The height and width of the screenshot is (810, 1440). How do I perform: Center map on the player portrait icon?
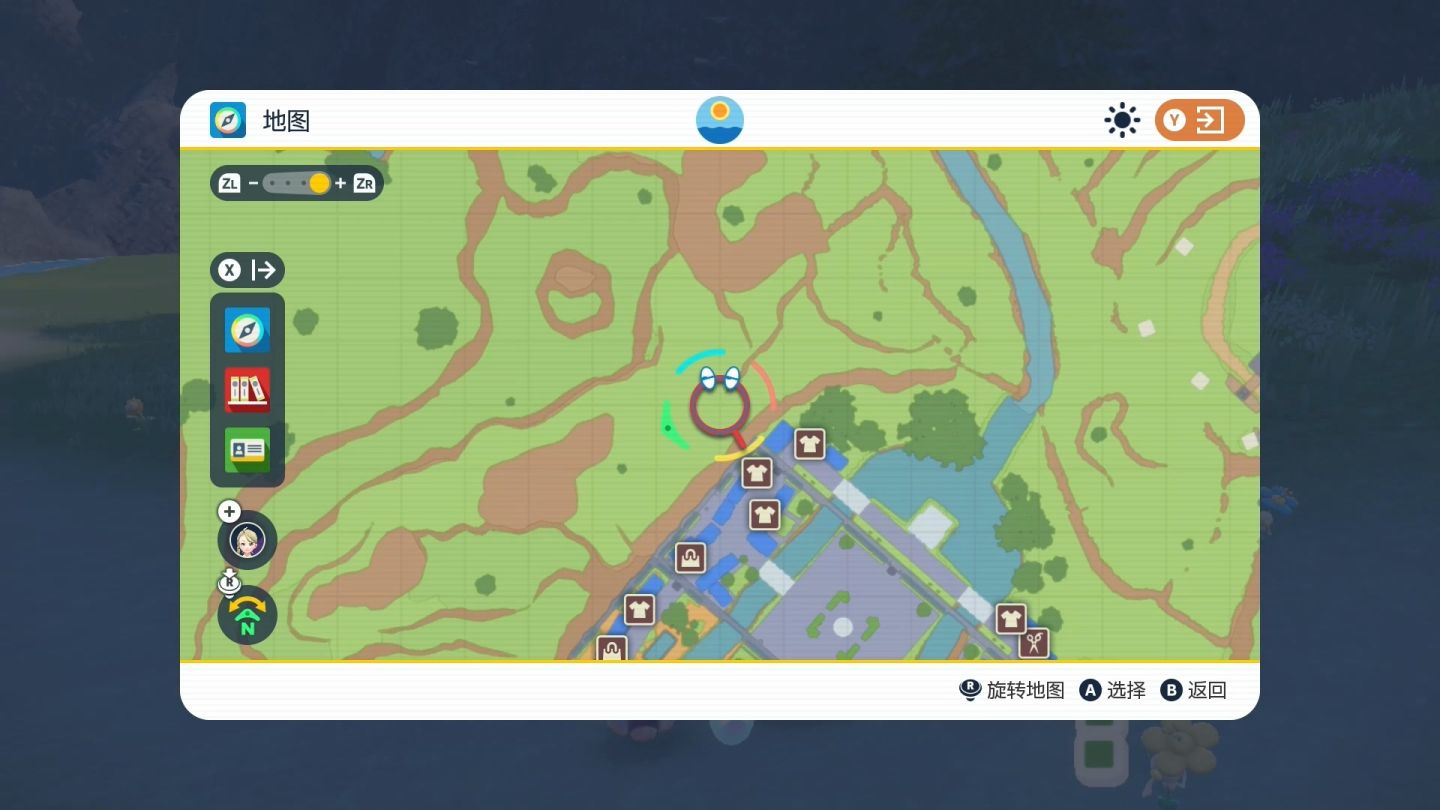point(247,541)
